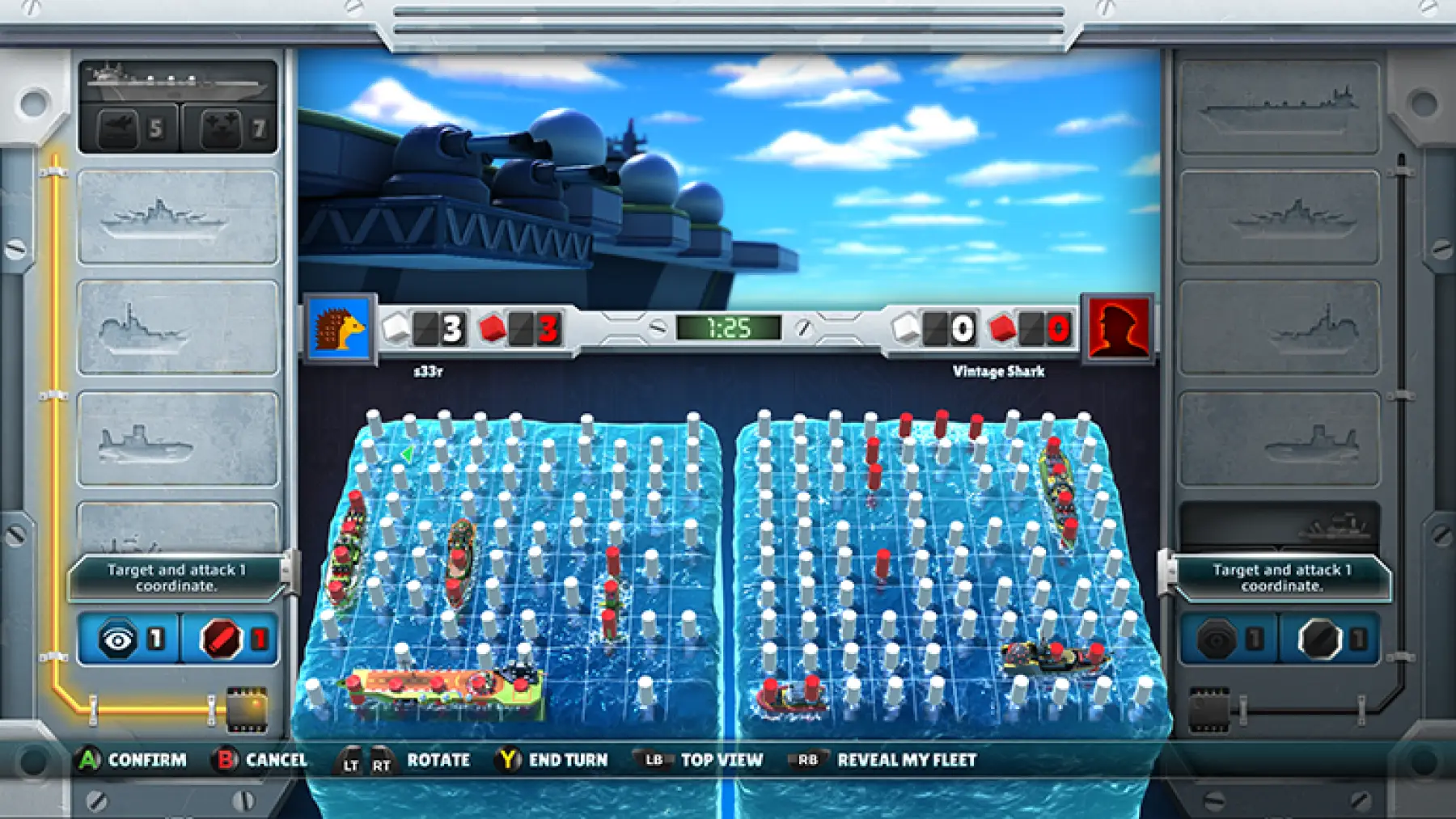The width and height of the screenshot is (1456, 819).
Task: Select the carrier card in Vintage Shark's fleet
Action: tap(1279, 107)
